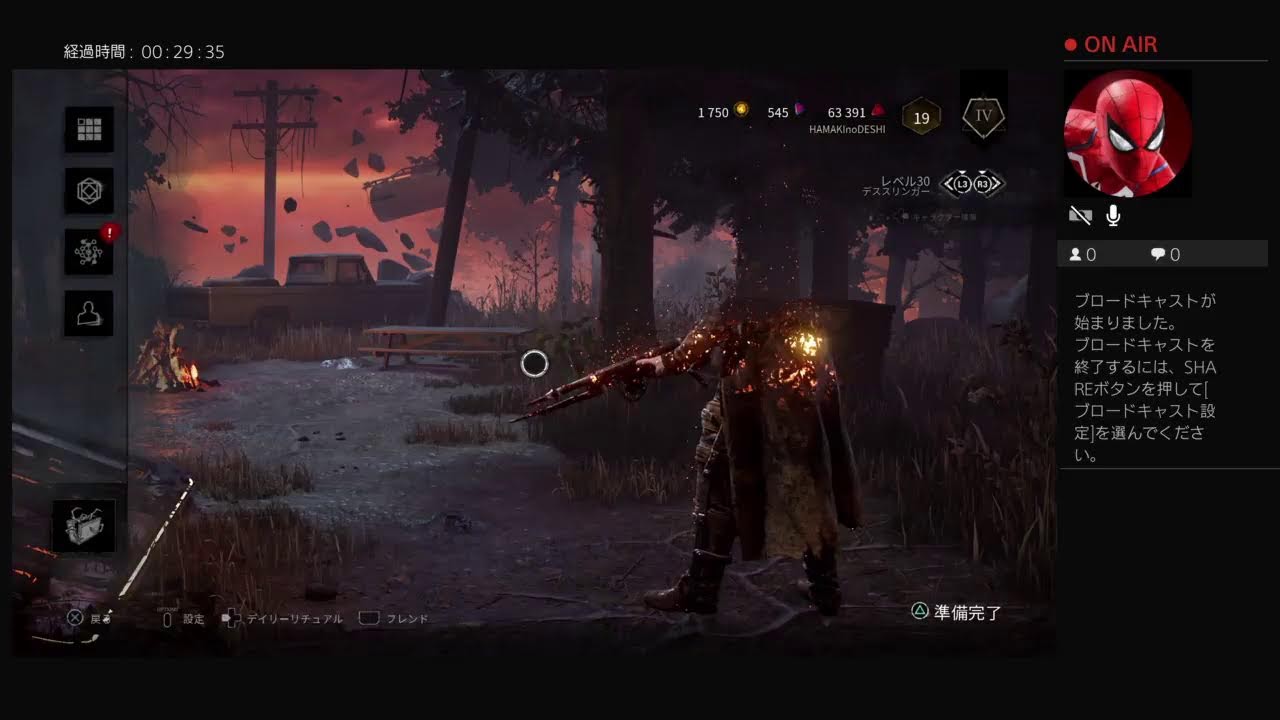Open the フレンド friends menu
This screenshot has height=720, width=1280.
tap(404, 618)
